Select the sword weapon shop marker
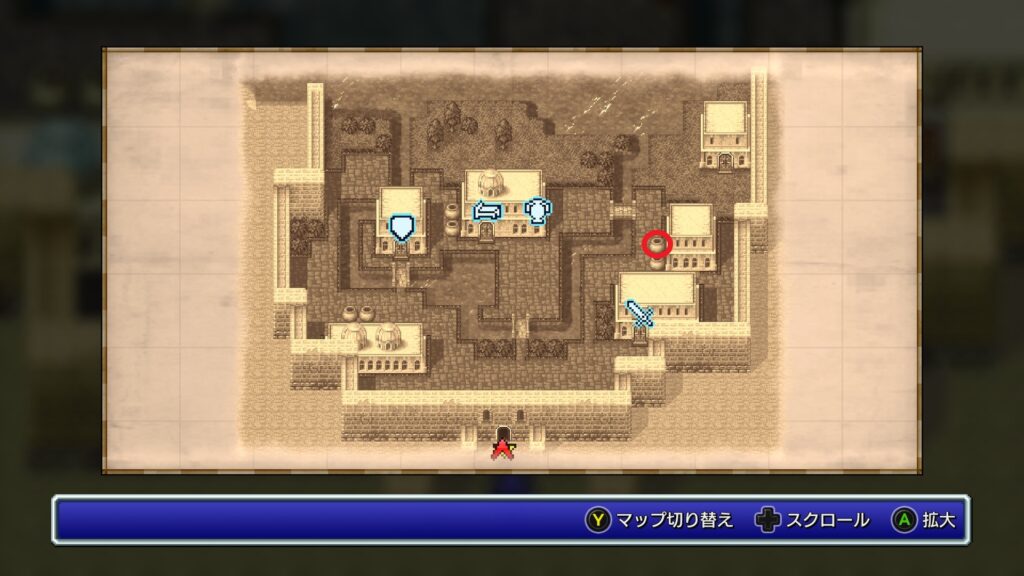1024x576 pixels. [x=639, y=315]
